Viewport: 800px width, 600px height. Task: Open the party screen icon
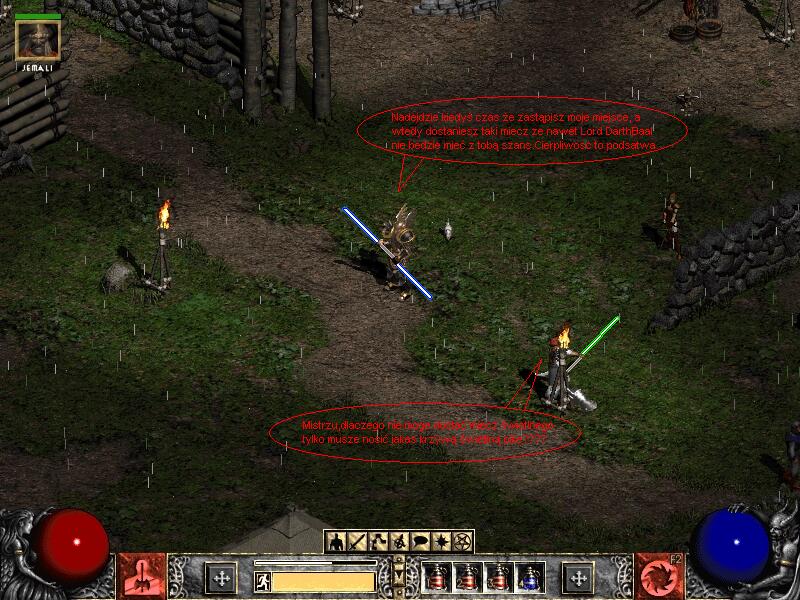click(x=399, y=541)
